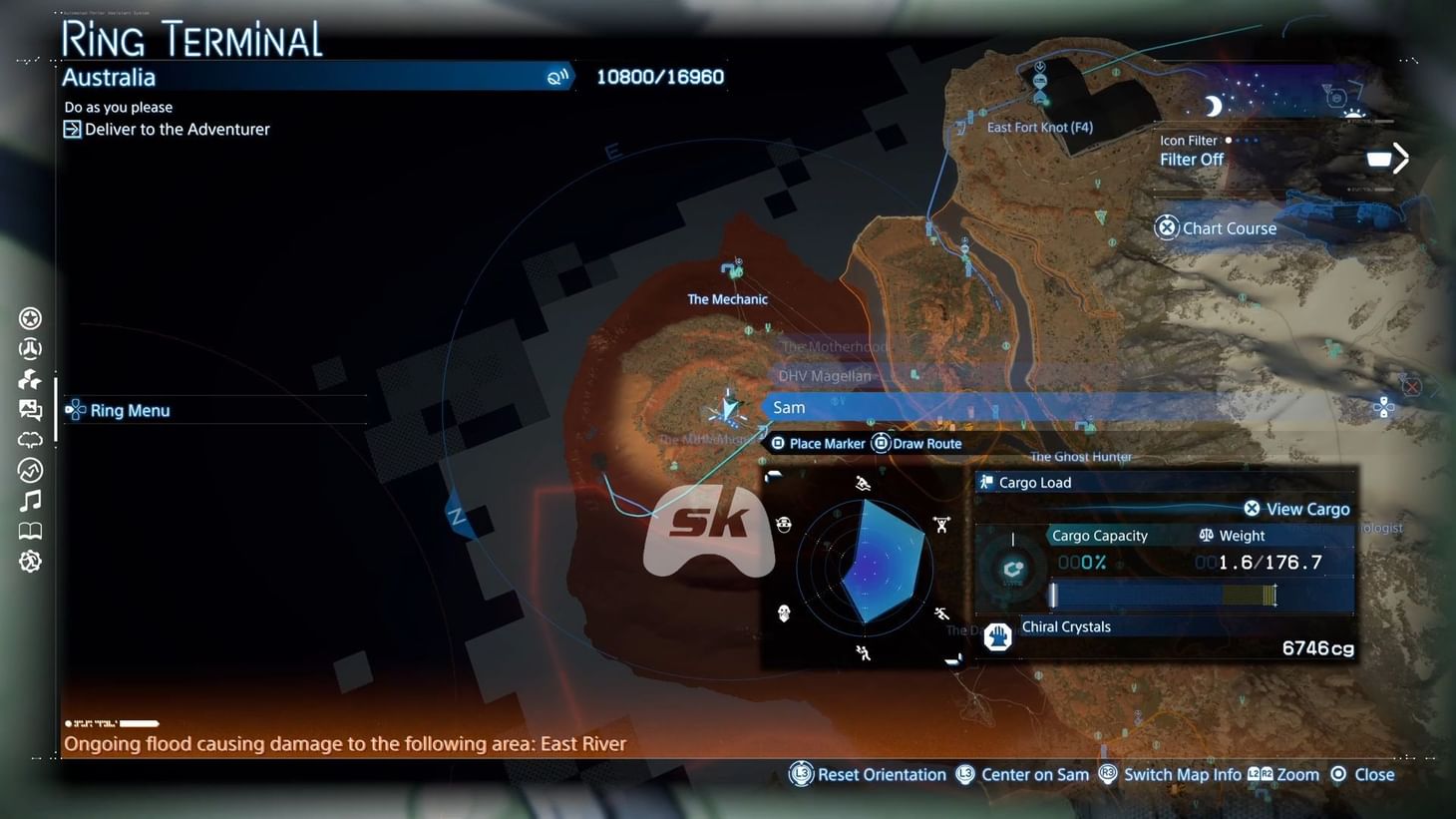Click the cargo cubes icon in the sidebar
This screenshot has width=1456, height=819.
[x=30, y=378]
